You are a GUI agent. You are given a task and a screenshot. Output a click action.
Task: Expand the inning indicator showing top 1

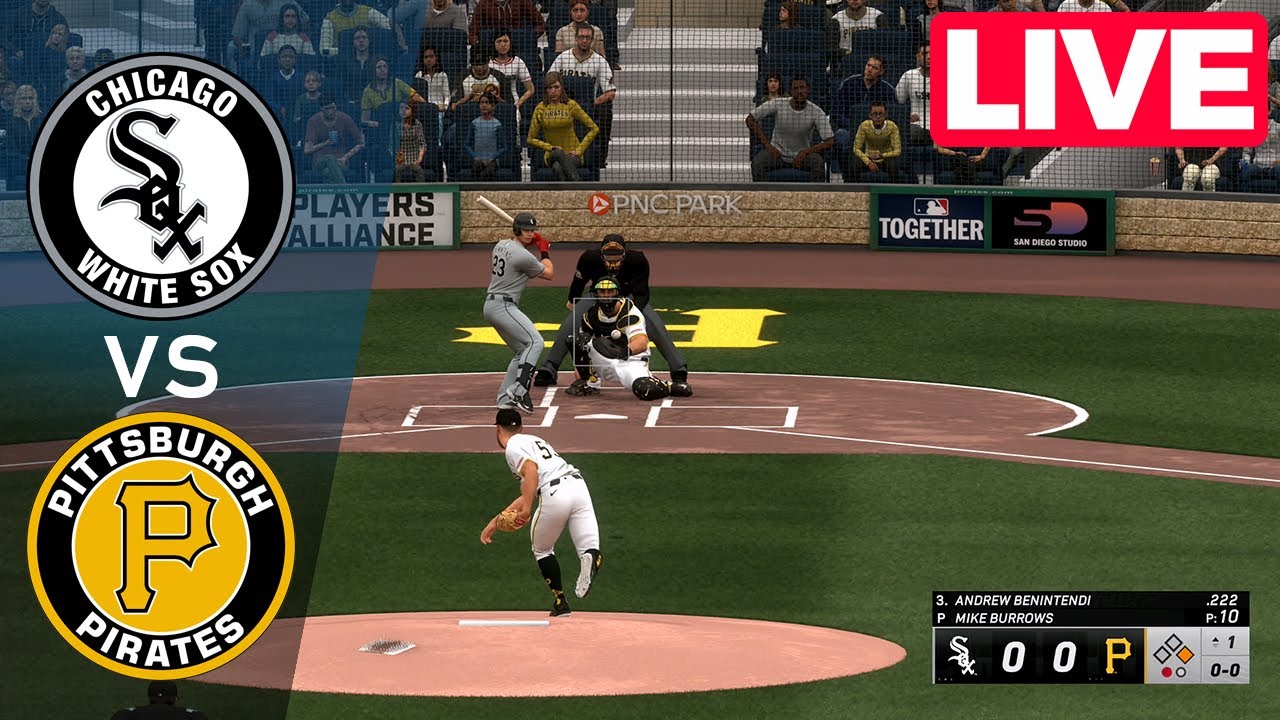(x=1224, y=642)
